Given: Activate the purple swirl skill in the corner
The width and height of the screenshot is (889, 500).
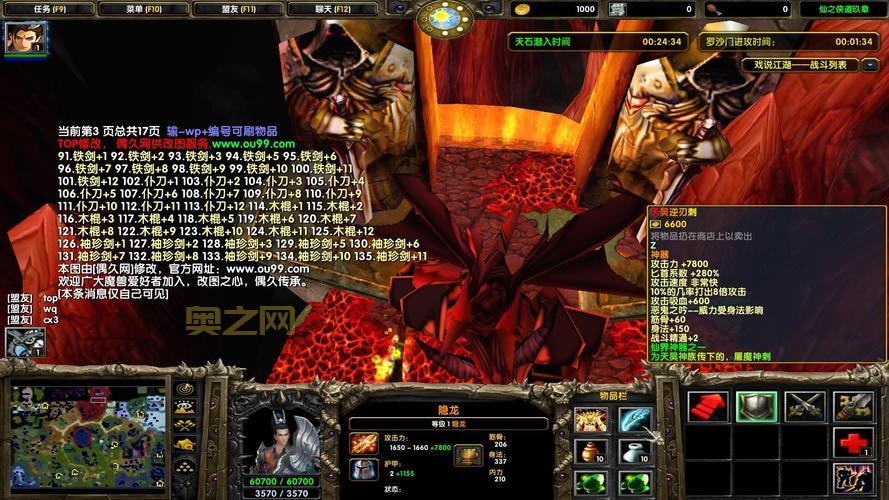Looking at the screenshot, I should (x=853, y=476).
